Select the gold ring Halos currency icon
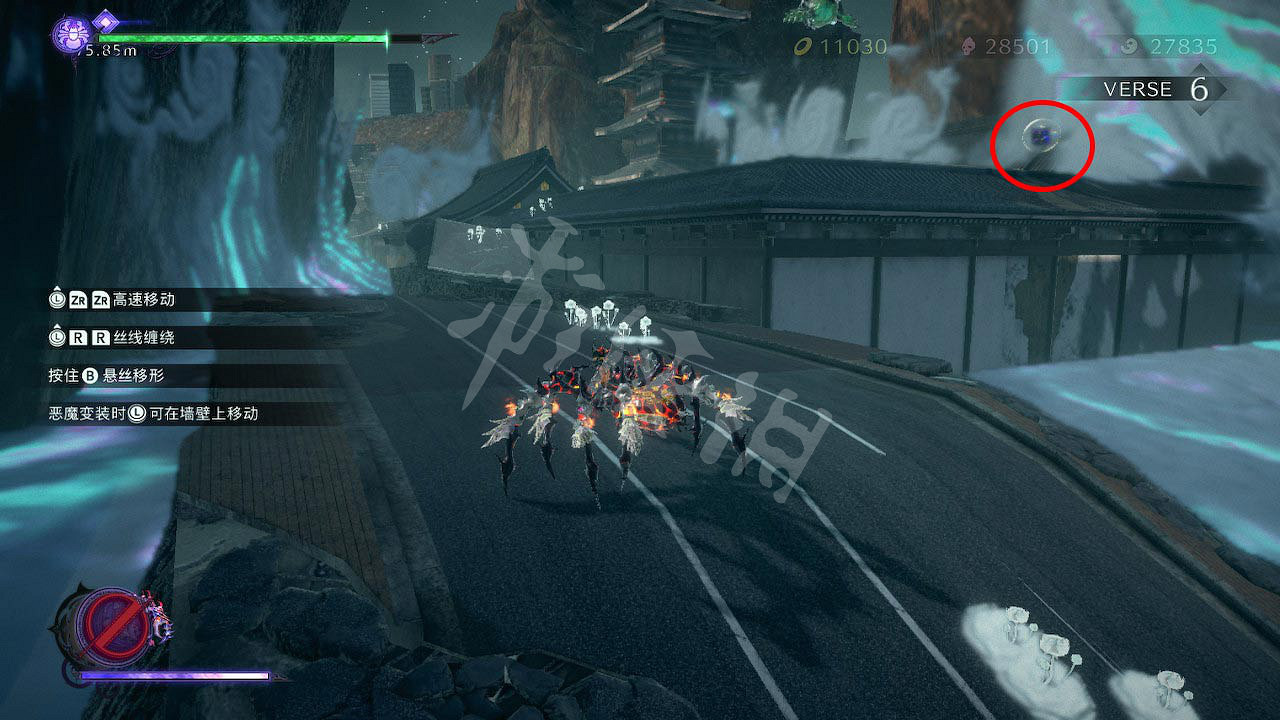 tap(802, 45)
